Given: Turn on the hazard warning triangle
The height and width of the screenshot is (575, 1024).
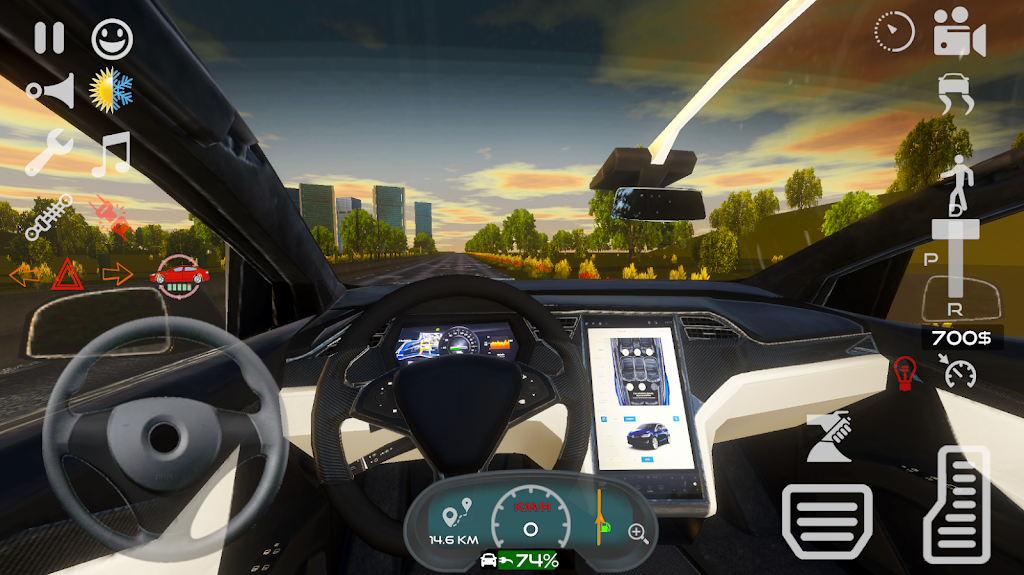Looking at the screenshot, I should point(66,273).
